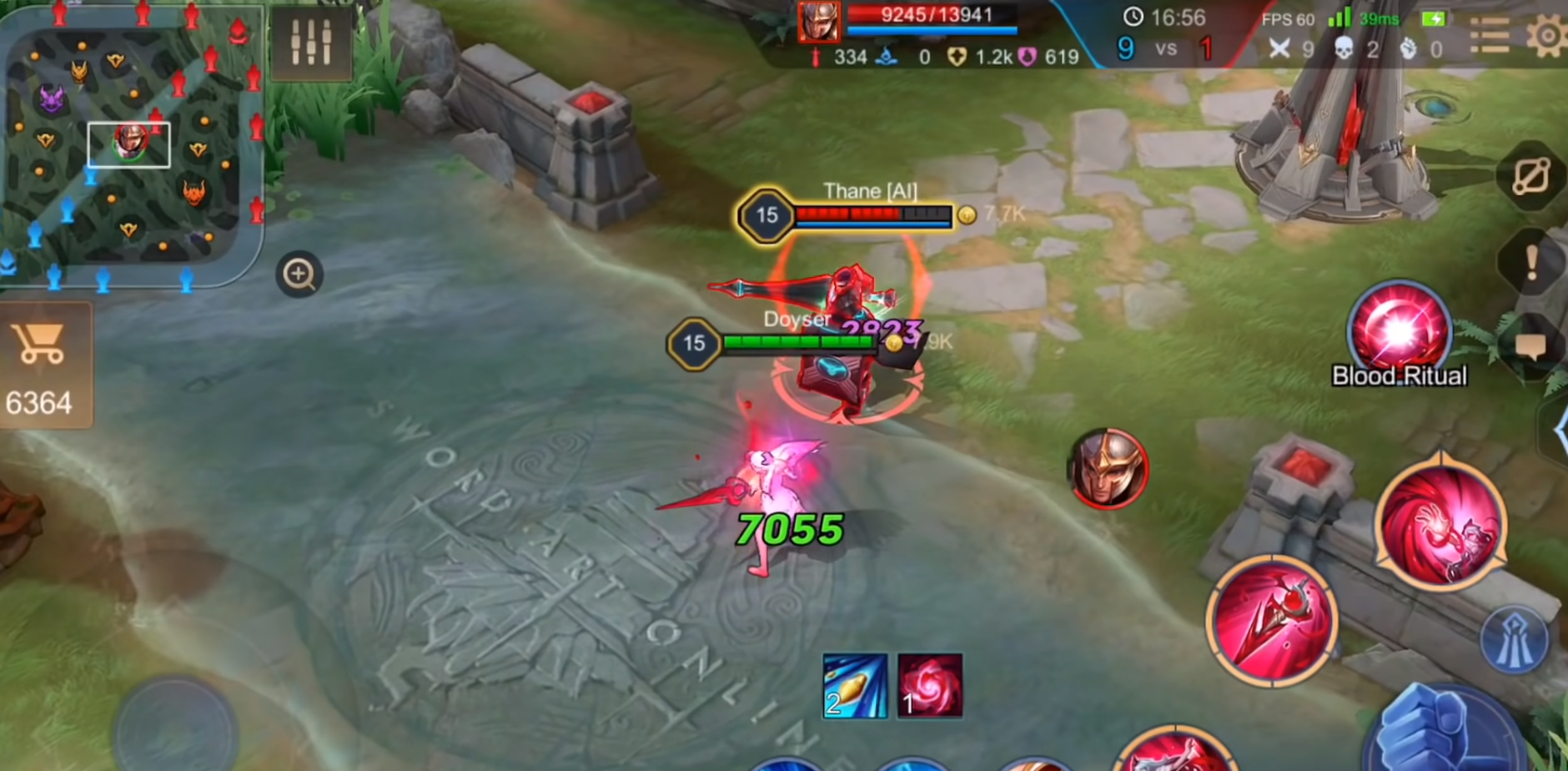Select the blue comet buff icon
The height and width of the screenshot is (771, 1568).
(855, 686)
